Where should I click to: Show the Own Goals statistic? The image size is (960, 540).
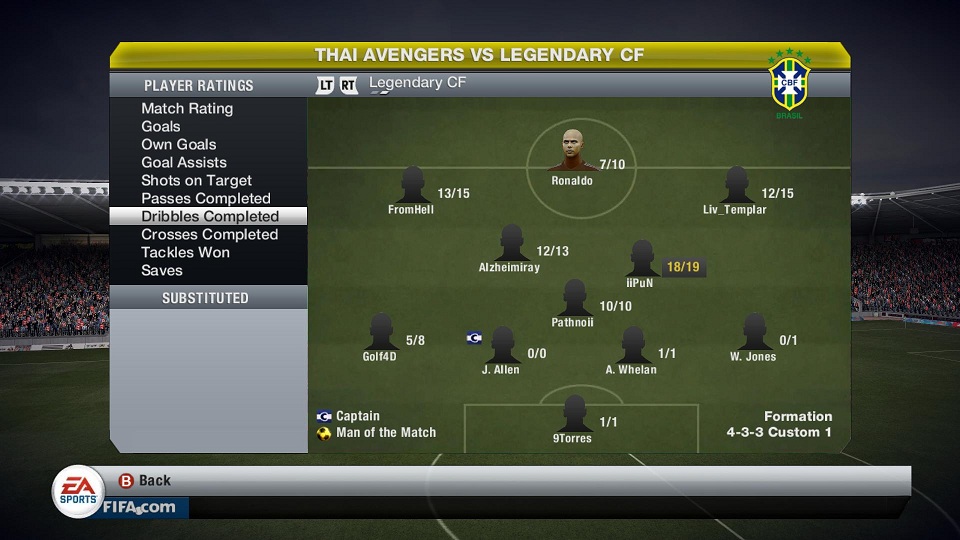coord(179,144)
